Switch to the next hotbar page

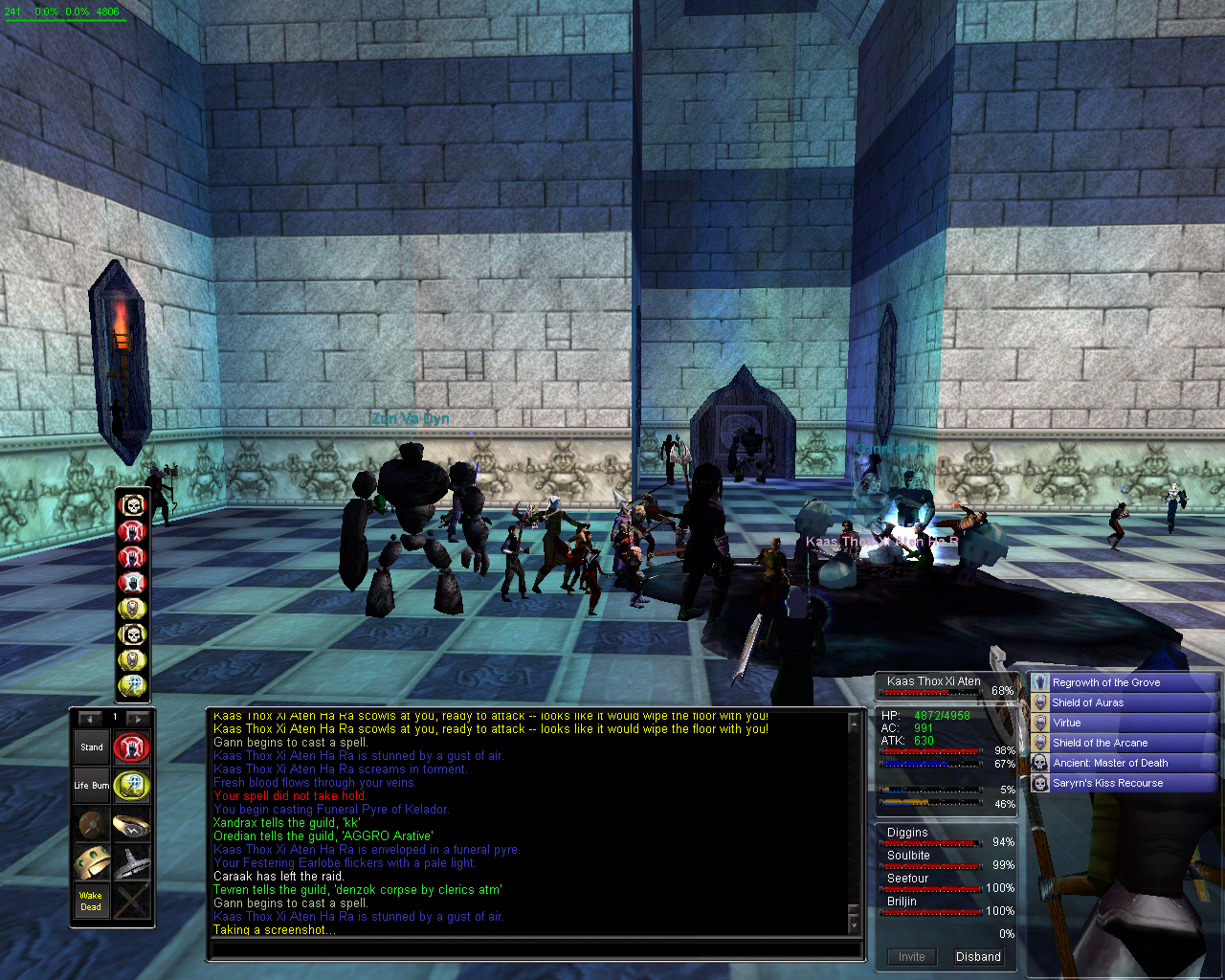tap(138, 718)
